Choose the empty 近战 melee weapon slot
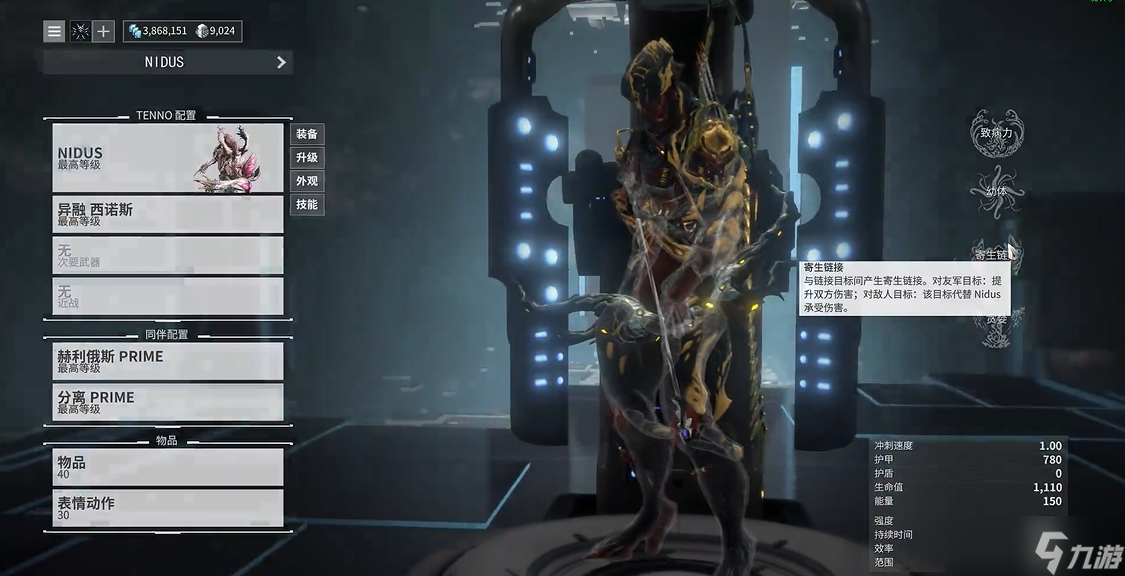The image size is (1125, 576). [x=168, y=296]
